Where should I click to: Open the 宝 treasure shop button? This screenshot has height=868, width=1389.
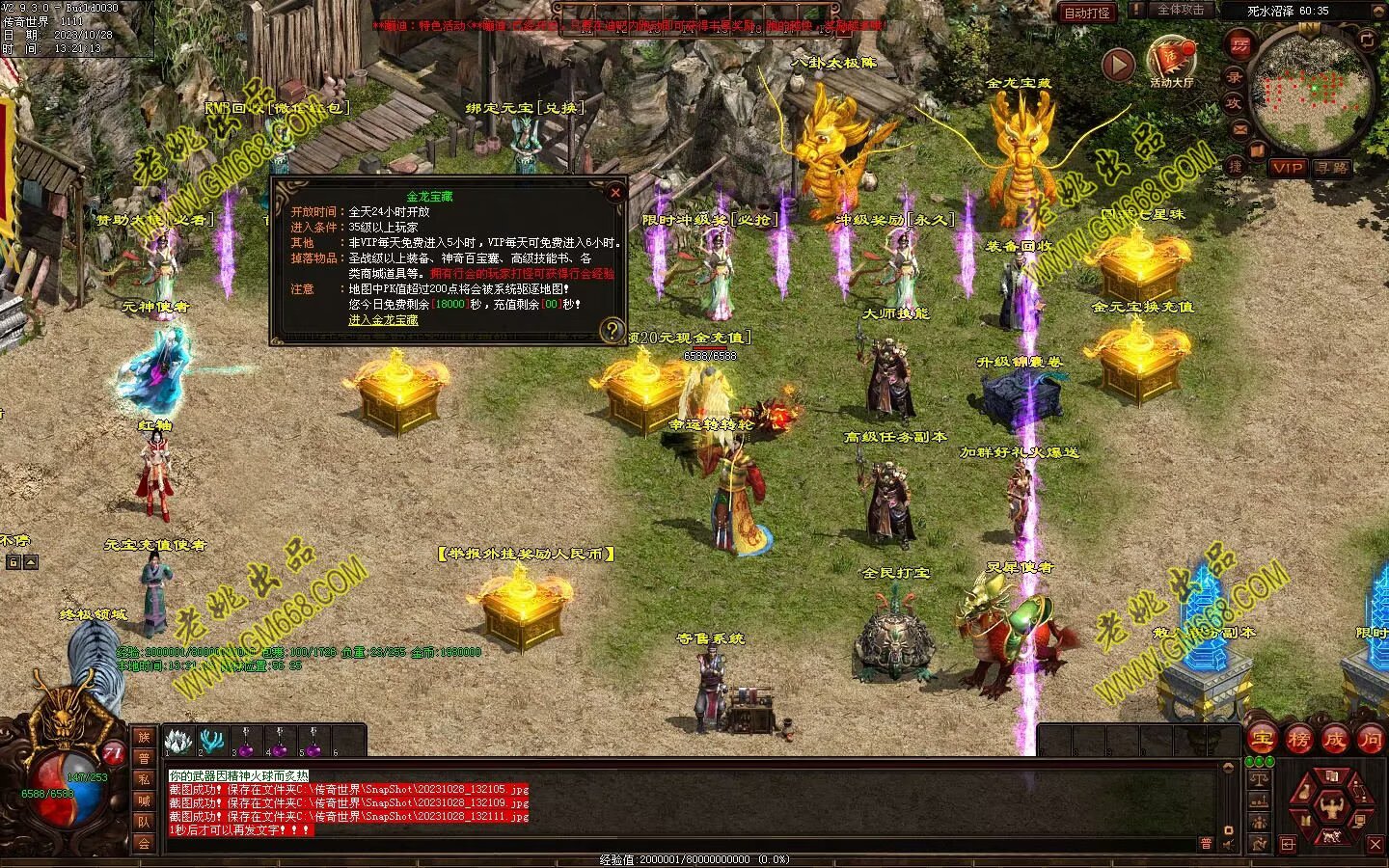(1262, 740)
